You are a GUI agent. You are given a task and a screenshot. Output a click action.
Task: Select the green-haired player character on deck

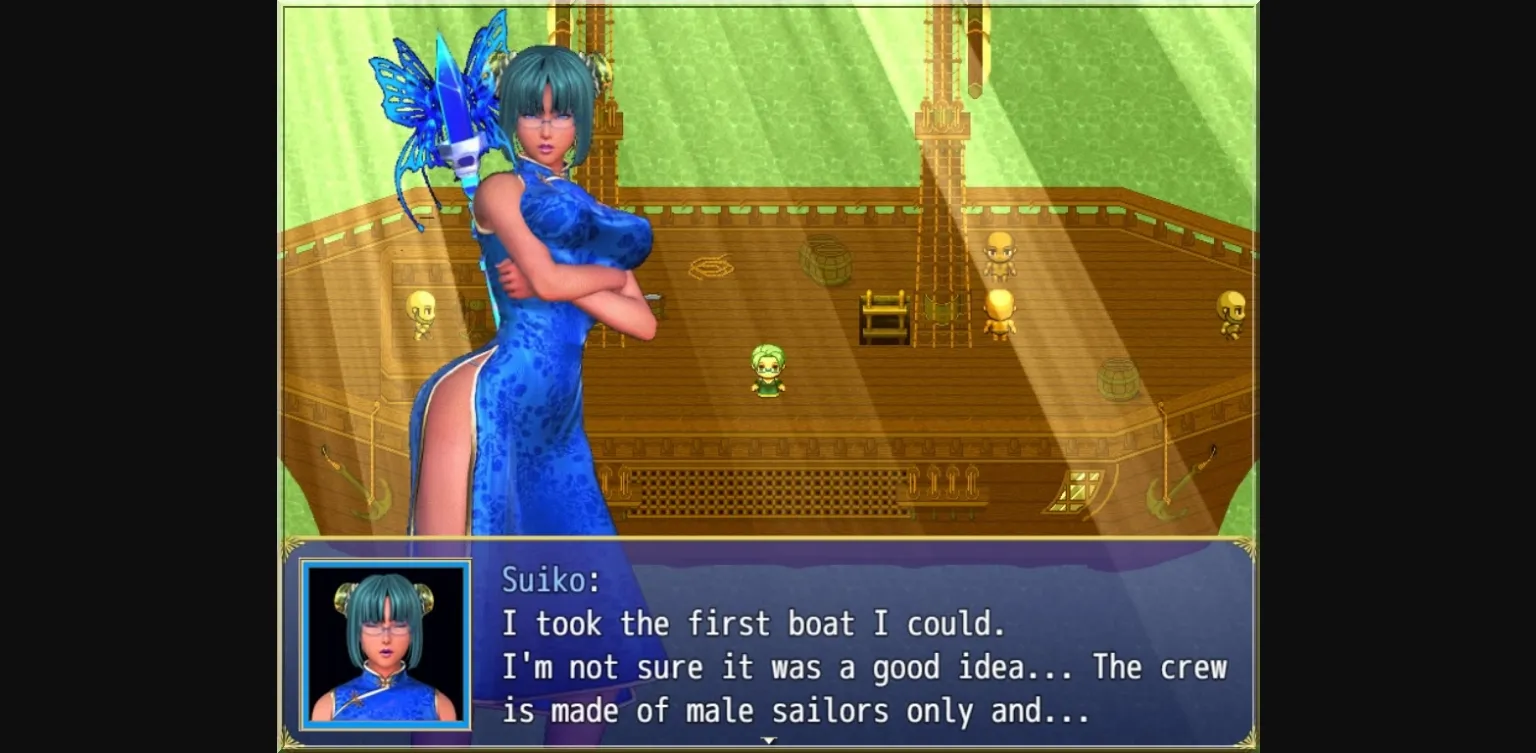[x=765, y=370]
